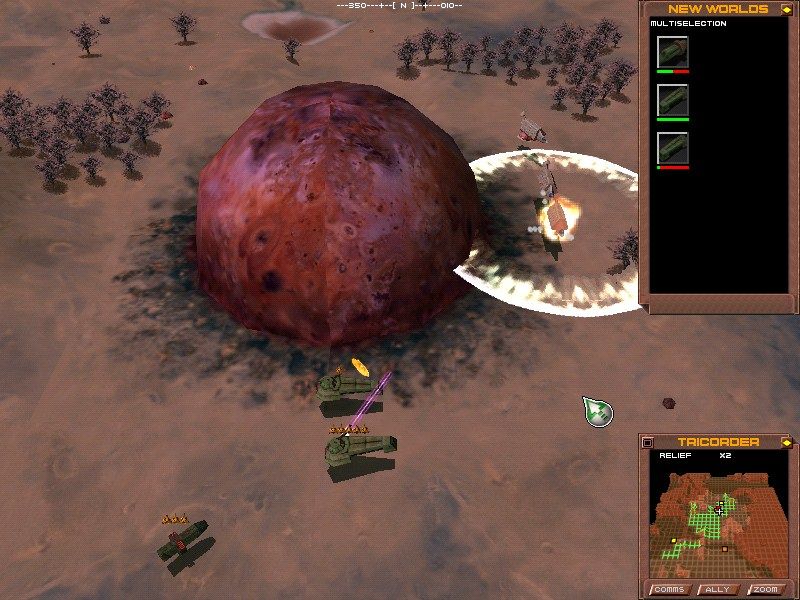
Task: Click the small square button left of the Tricorder title
Action: click(x=647, y=442)
